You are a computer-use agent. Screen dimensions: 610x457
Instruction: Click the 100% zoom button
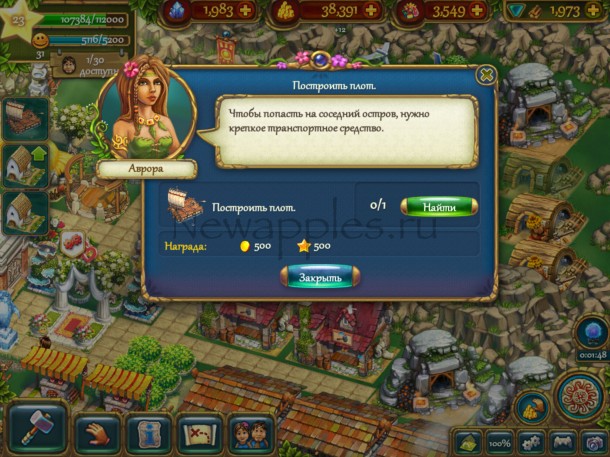click(499, 441)
